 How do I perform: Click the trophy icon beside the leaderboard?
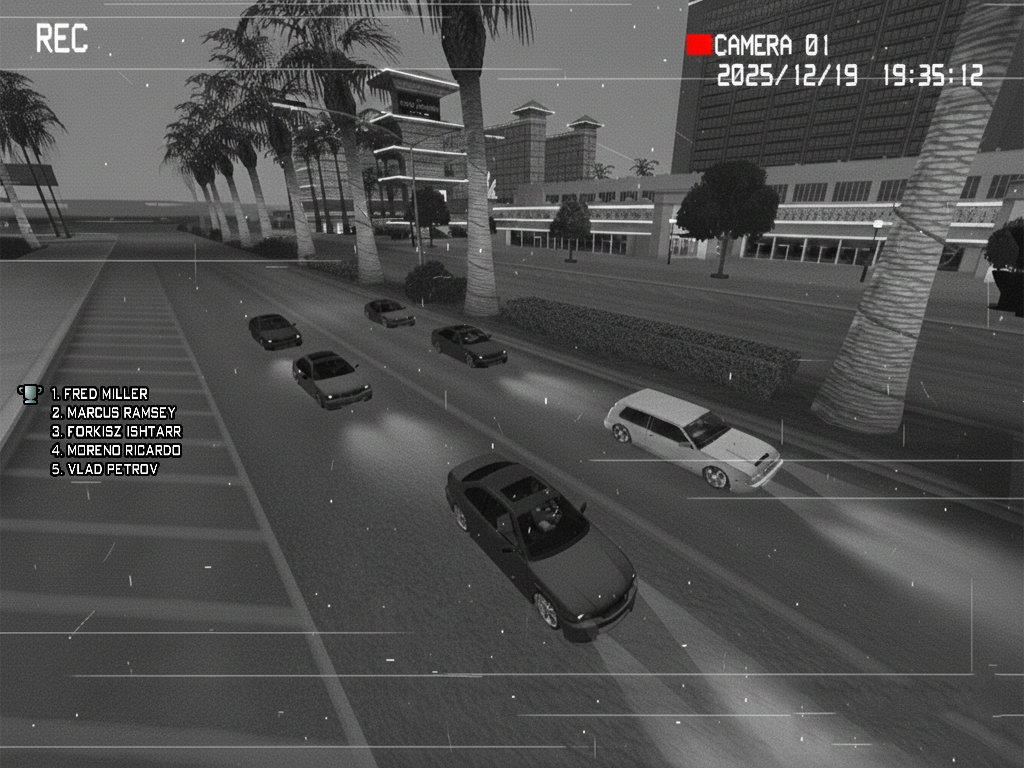pyautogui.click(x=31, y=393)
